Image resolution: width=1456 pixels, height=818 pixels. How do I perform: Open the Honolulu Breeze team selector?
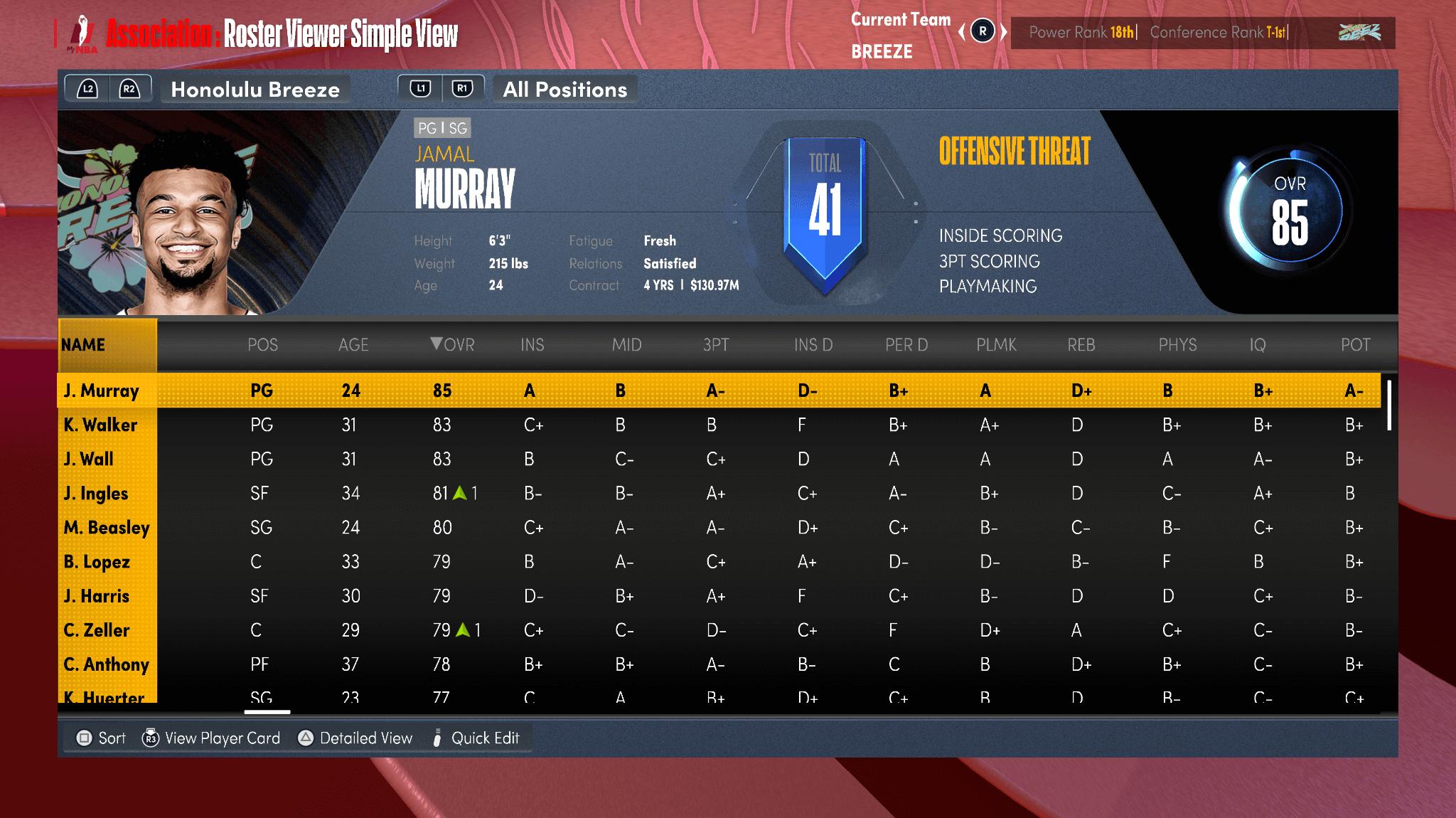coord(255,89)
